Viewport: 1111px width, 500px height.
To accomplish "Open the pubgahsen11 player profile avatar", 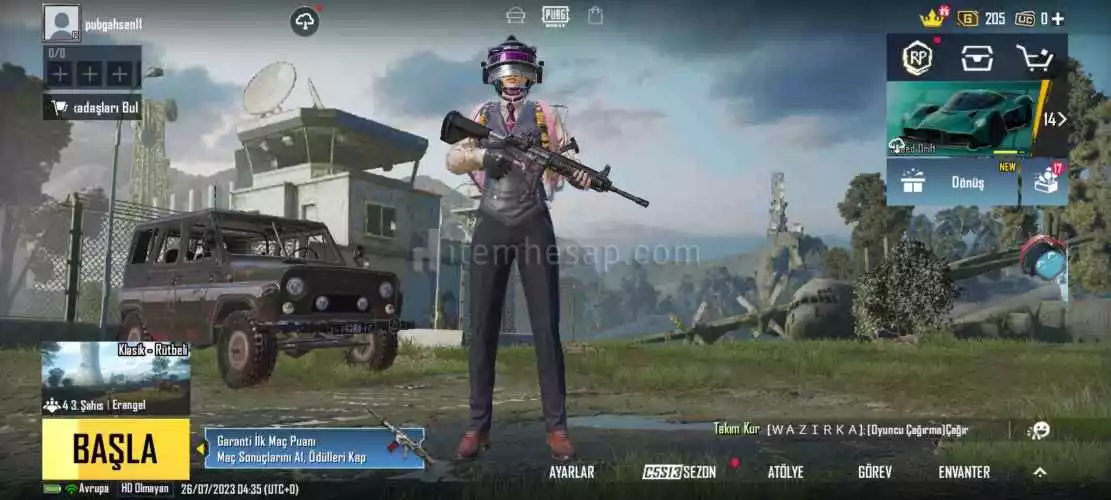I will point(61,23).
